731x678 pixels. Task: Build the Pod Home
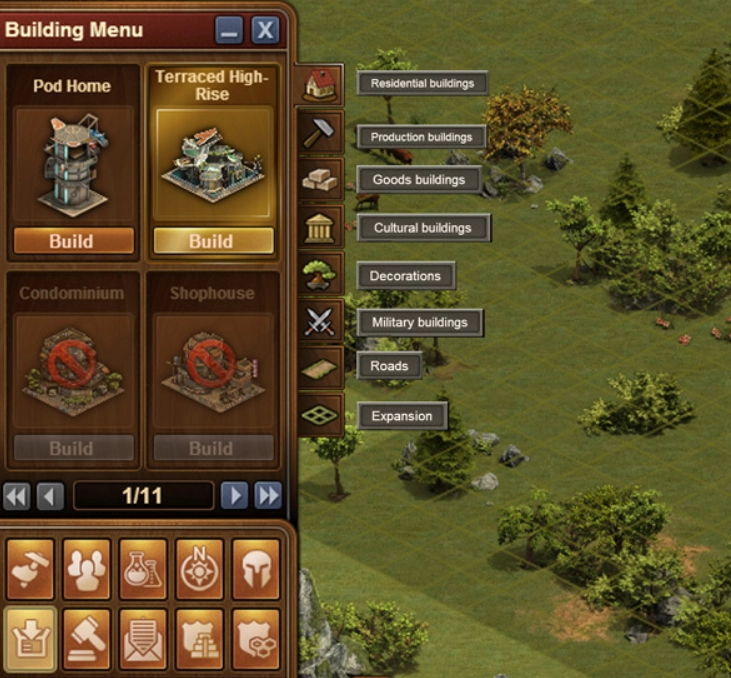pyautogui.click(x=73, y=241)
